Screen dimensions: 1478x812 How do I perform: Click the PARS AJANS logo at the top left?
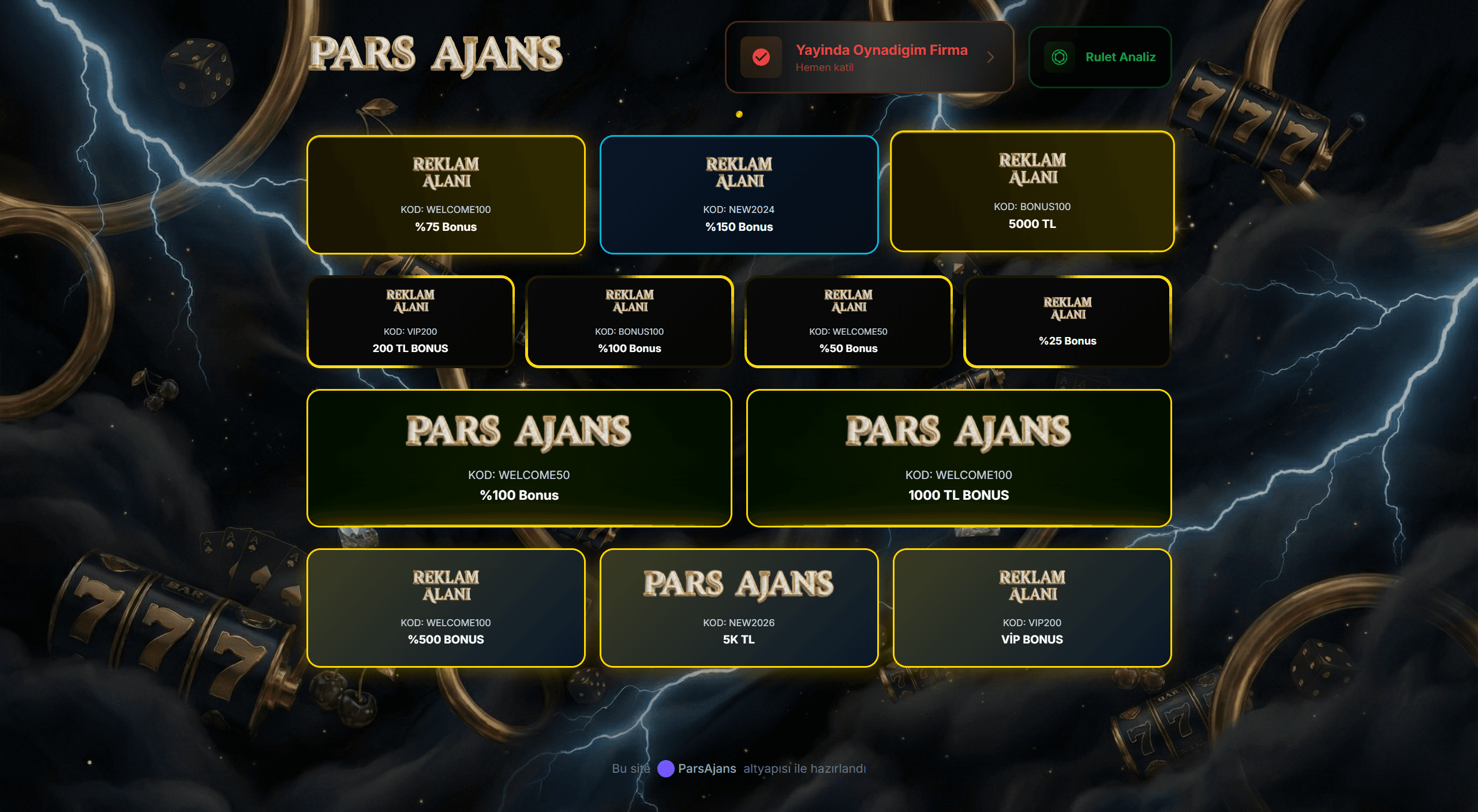(436, 55)
